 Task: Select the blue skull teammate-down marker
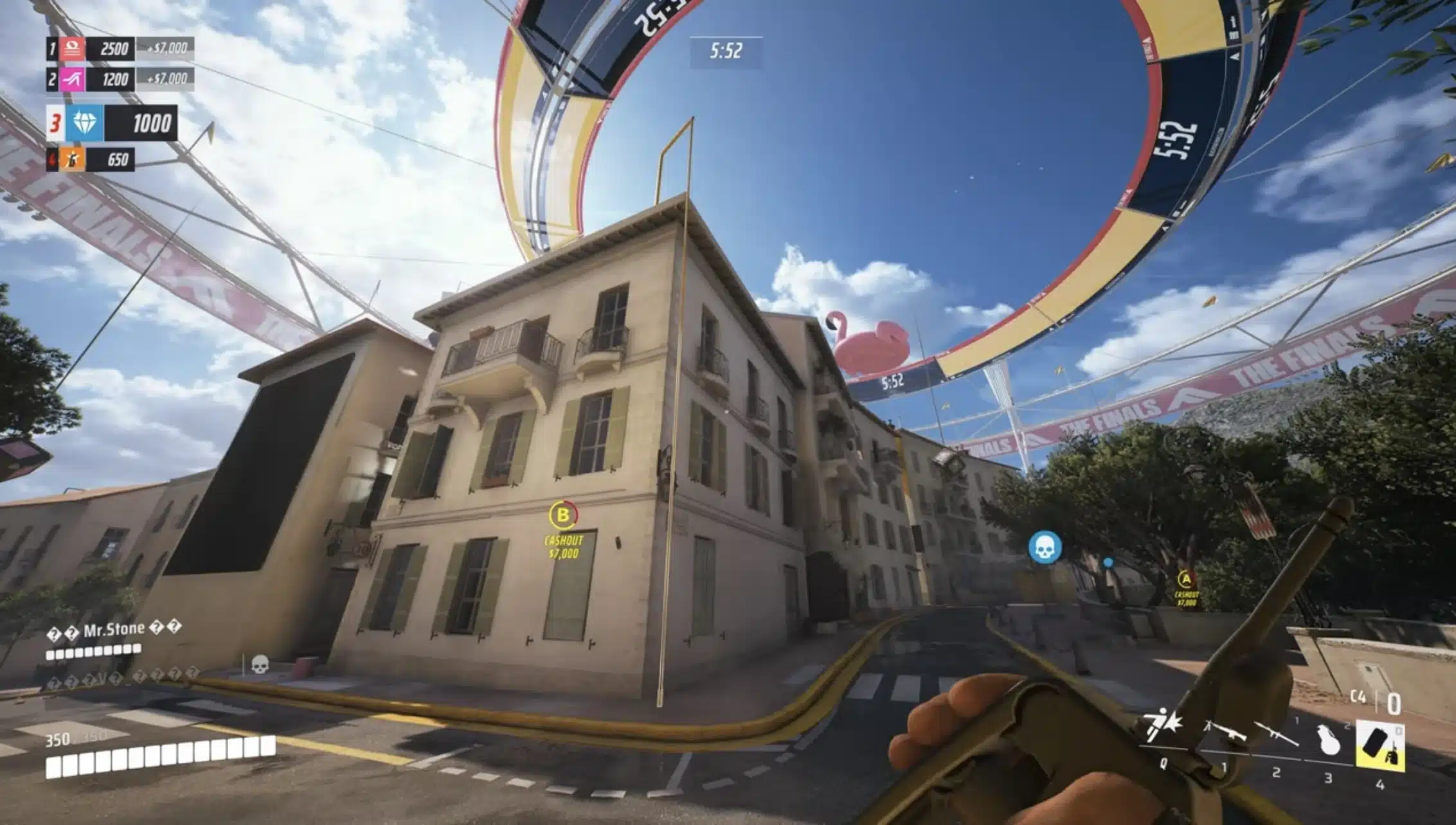(1045, 547)
